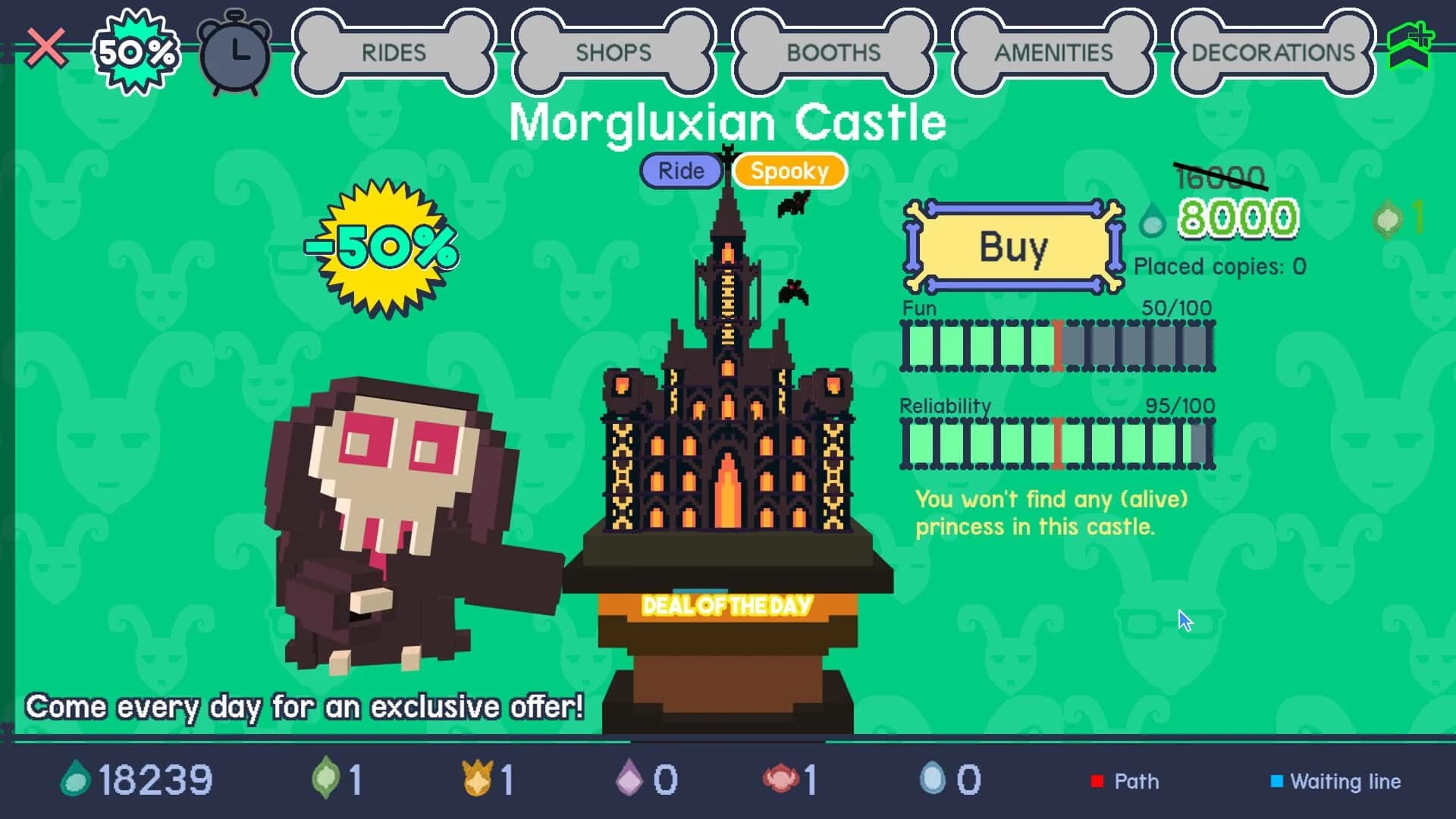Toggle the Ride category tag

[680, 171]
